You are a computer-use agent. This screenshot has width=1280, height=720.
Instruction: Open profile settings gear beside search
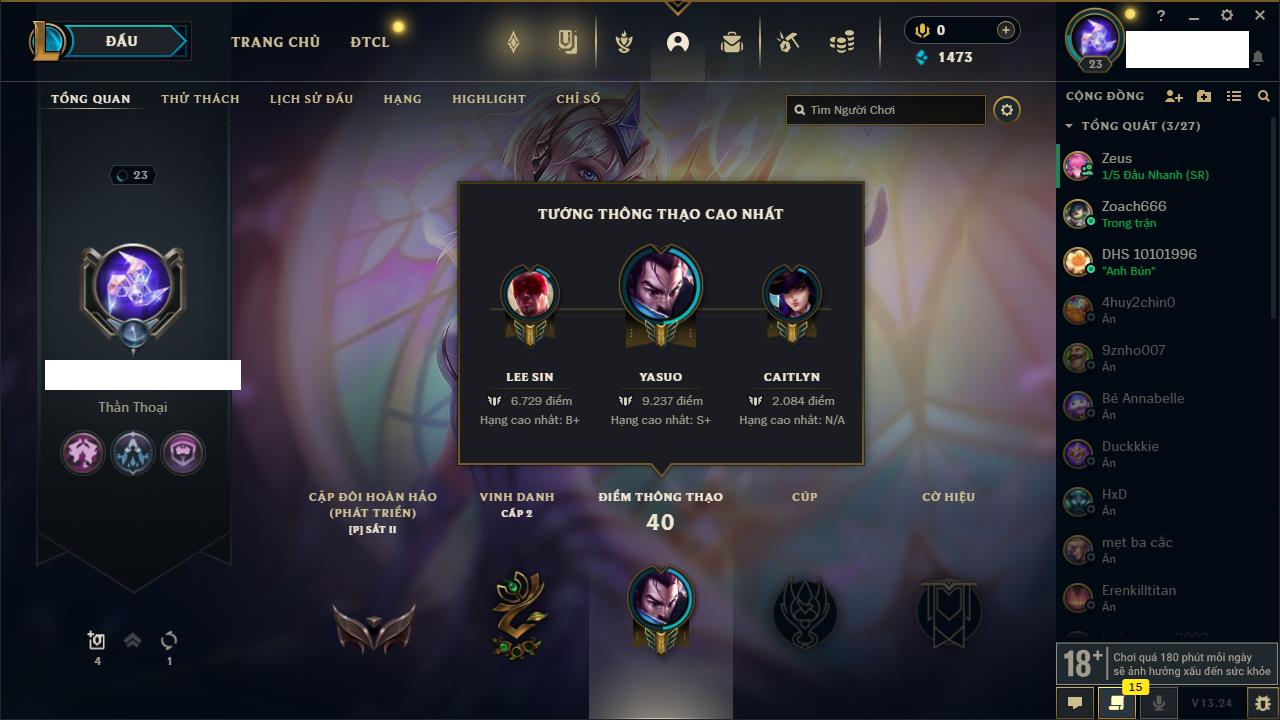coord(1007,110)
